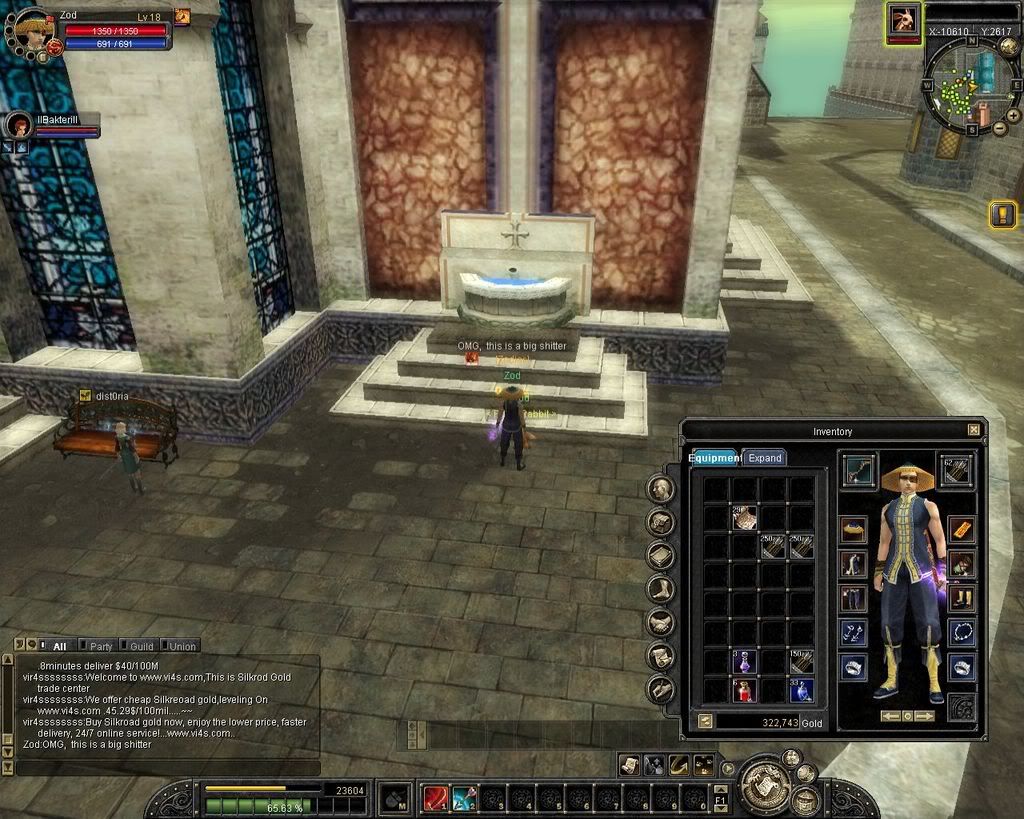Activate the red skill in hotbar slot 1
Viewport: 1024px width, 819px height.
435,798
